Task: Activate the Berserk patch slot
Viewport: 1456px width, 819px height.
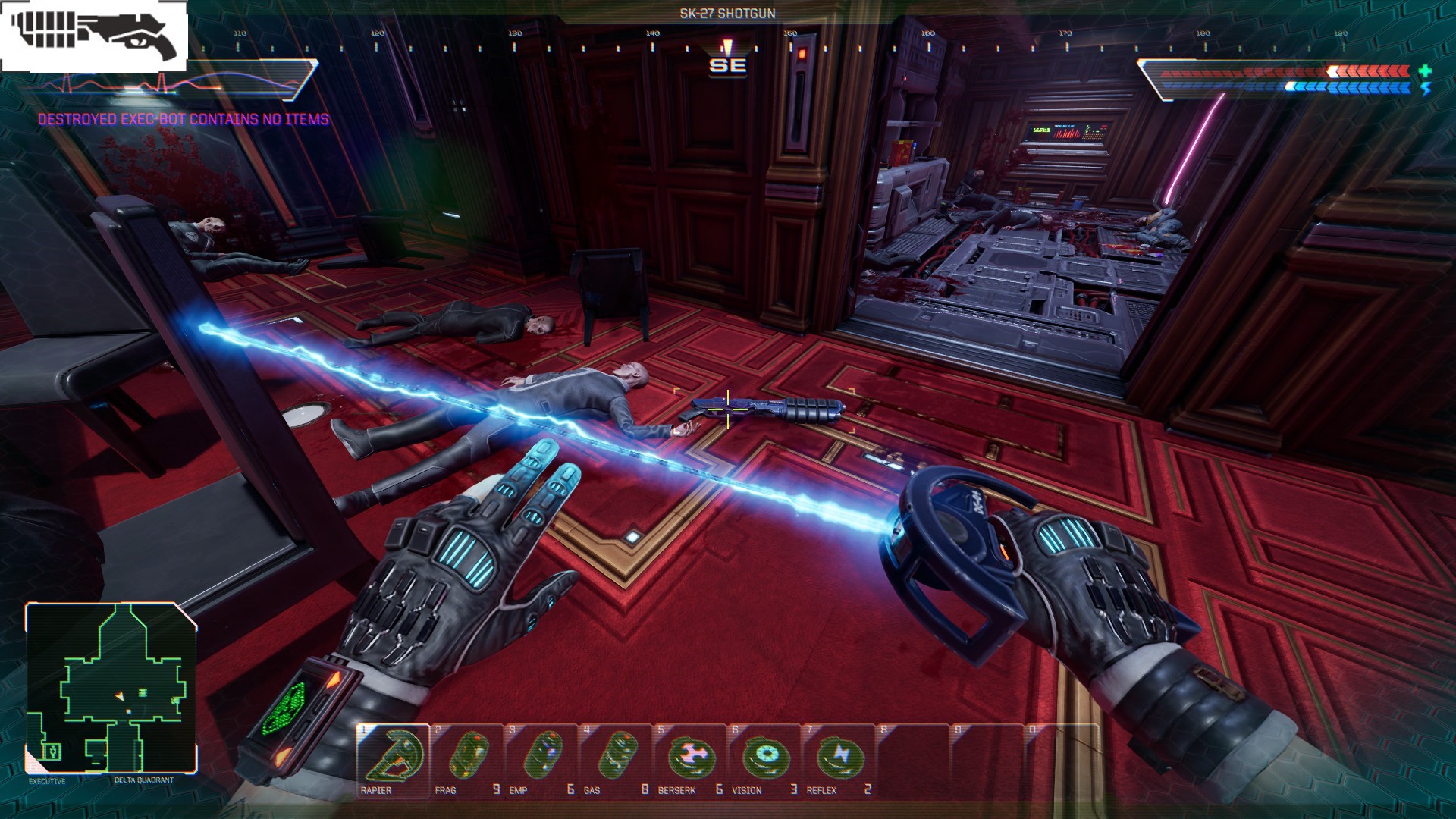Action: (x=690, y=760)
